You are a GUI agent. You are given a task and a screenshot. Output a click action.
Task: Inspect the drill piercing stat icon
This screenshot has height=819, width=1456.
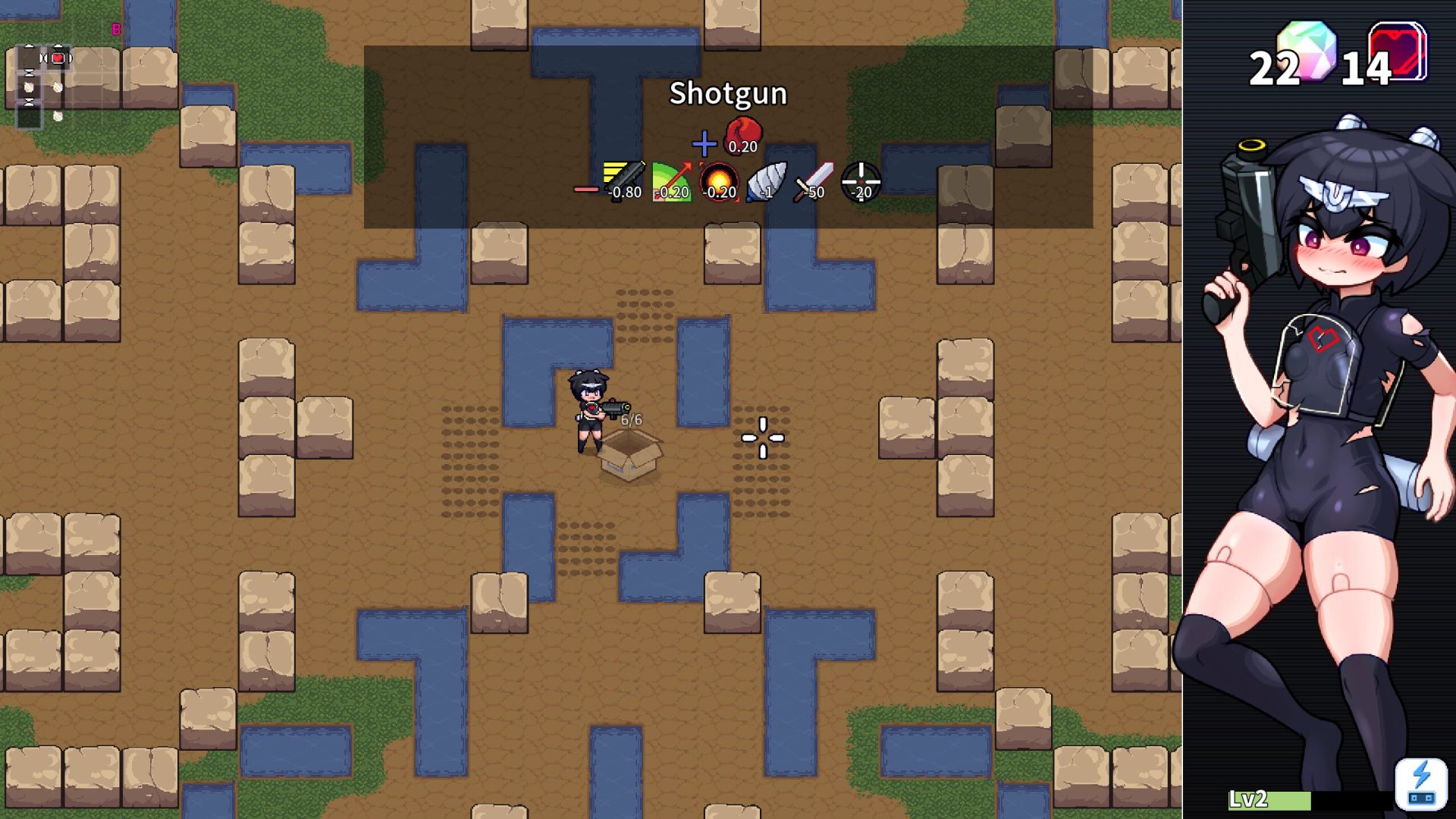click(x=766, y=181)
